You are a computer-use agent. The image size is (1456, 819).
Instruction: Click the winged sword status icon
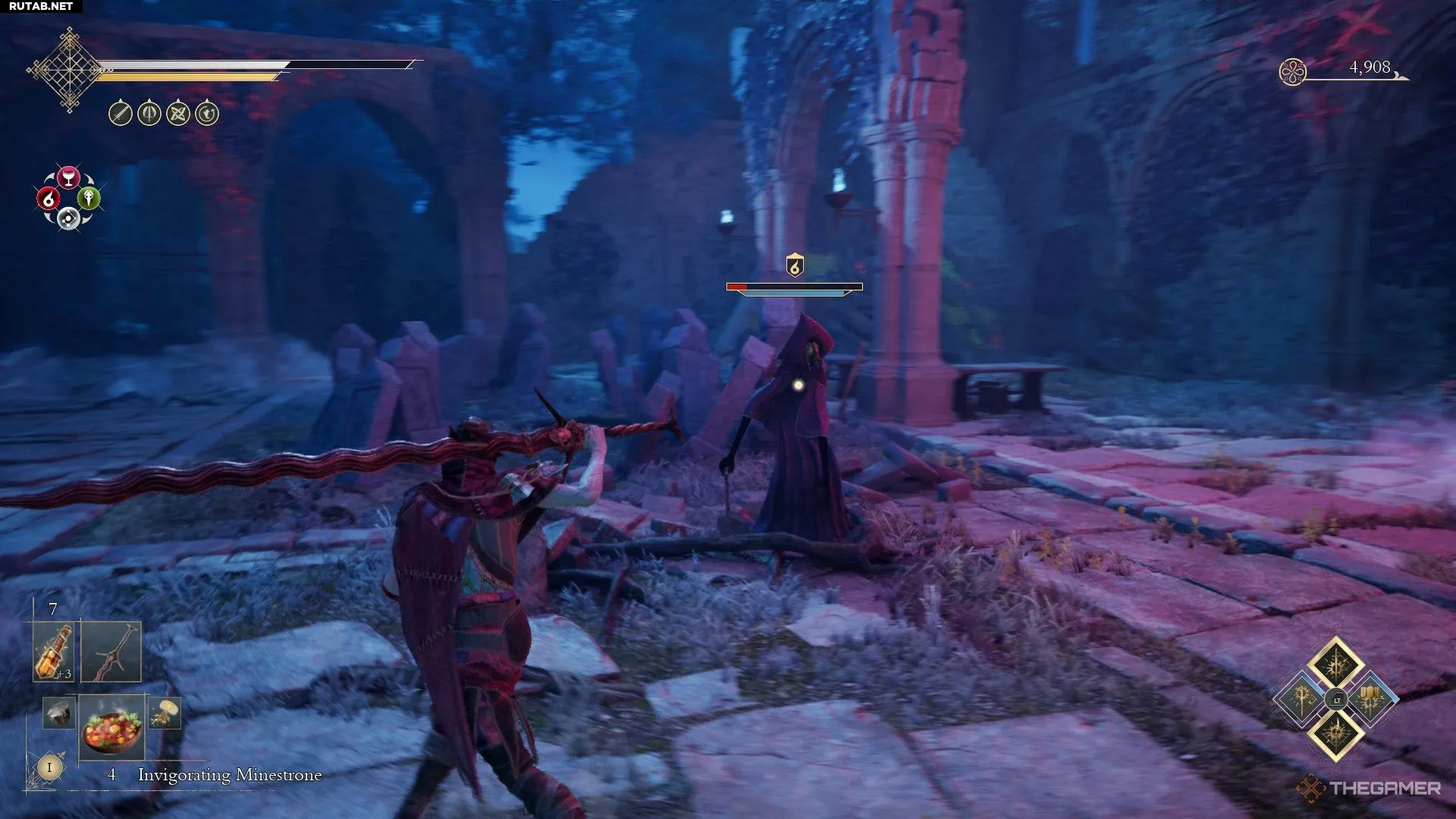[x=149, y=114]
